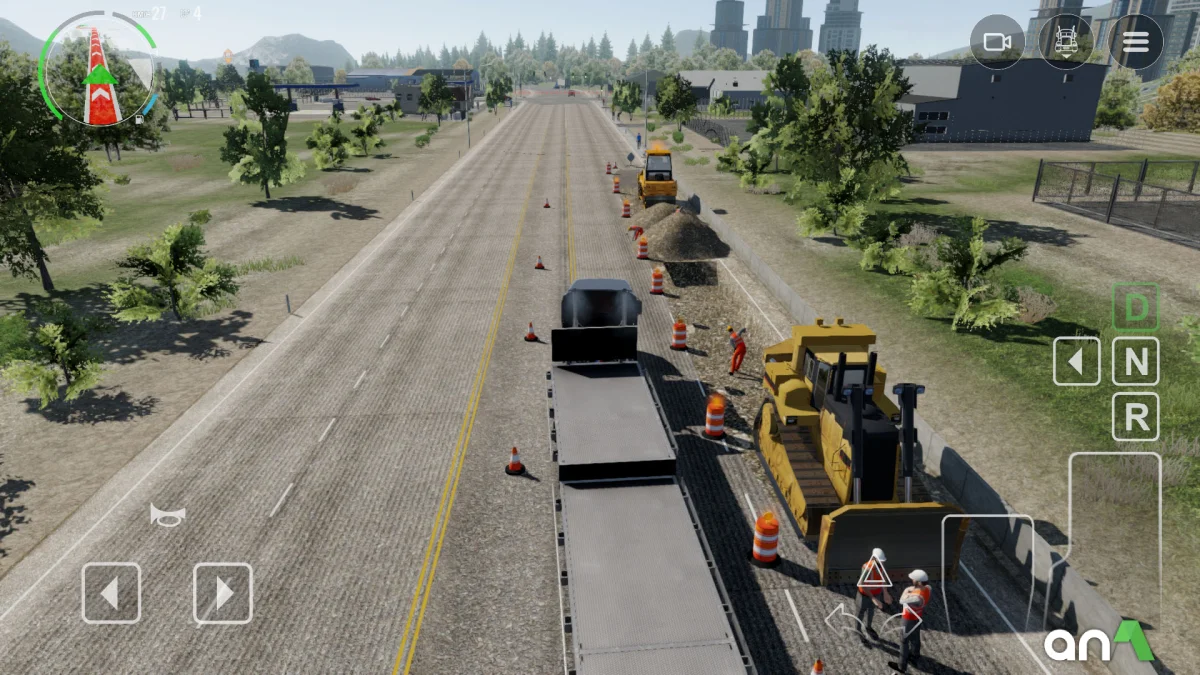Honk the horn icon
Viewport: 1200px width, 675px height.
[x=167, y=515]
